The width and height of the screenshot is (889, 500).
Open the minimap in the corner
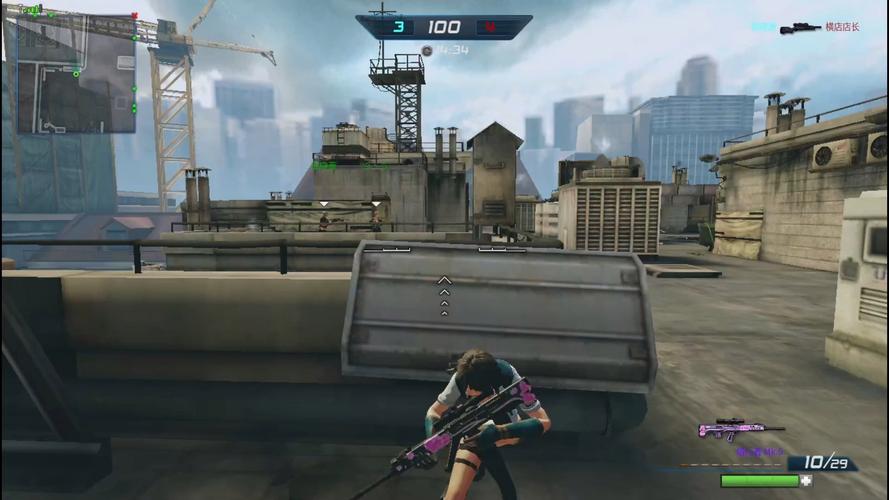point(76,74)
